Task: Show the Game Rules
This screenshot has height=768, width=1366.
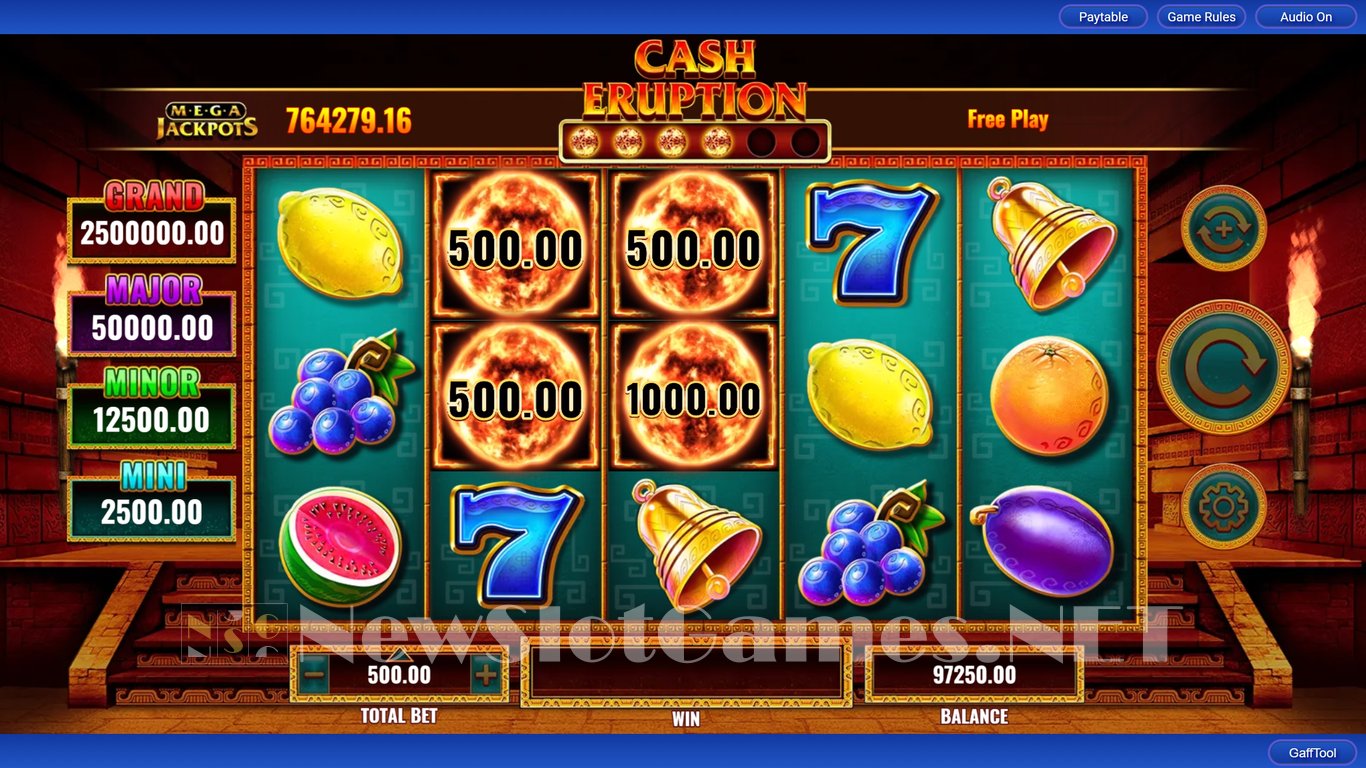Action: [1201, 17]
